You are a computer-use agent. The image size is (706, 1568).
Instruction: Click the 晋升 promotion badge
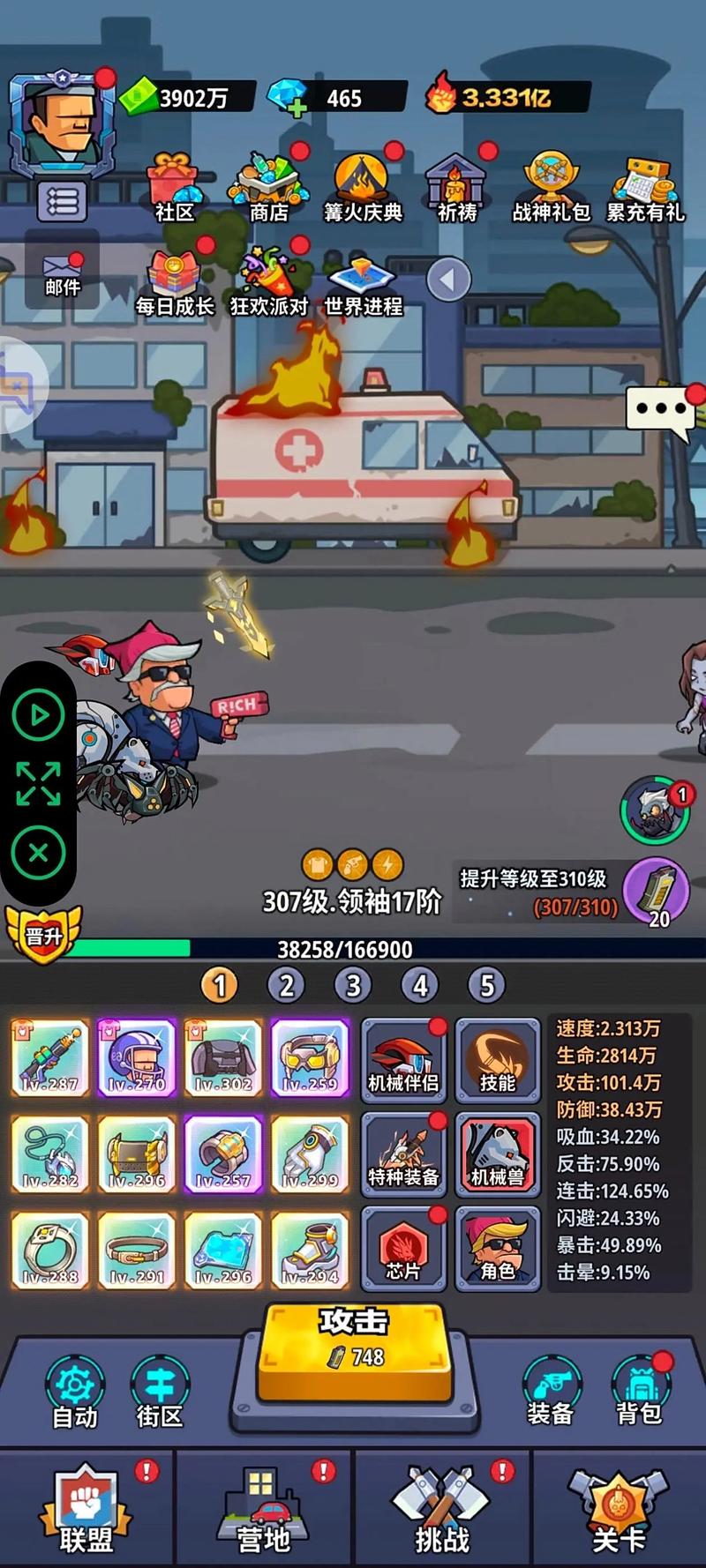pos(42,935)
